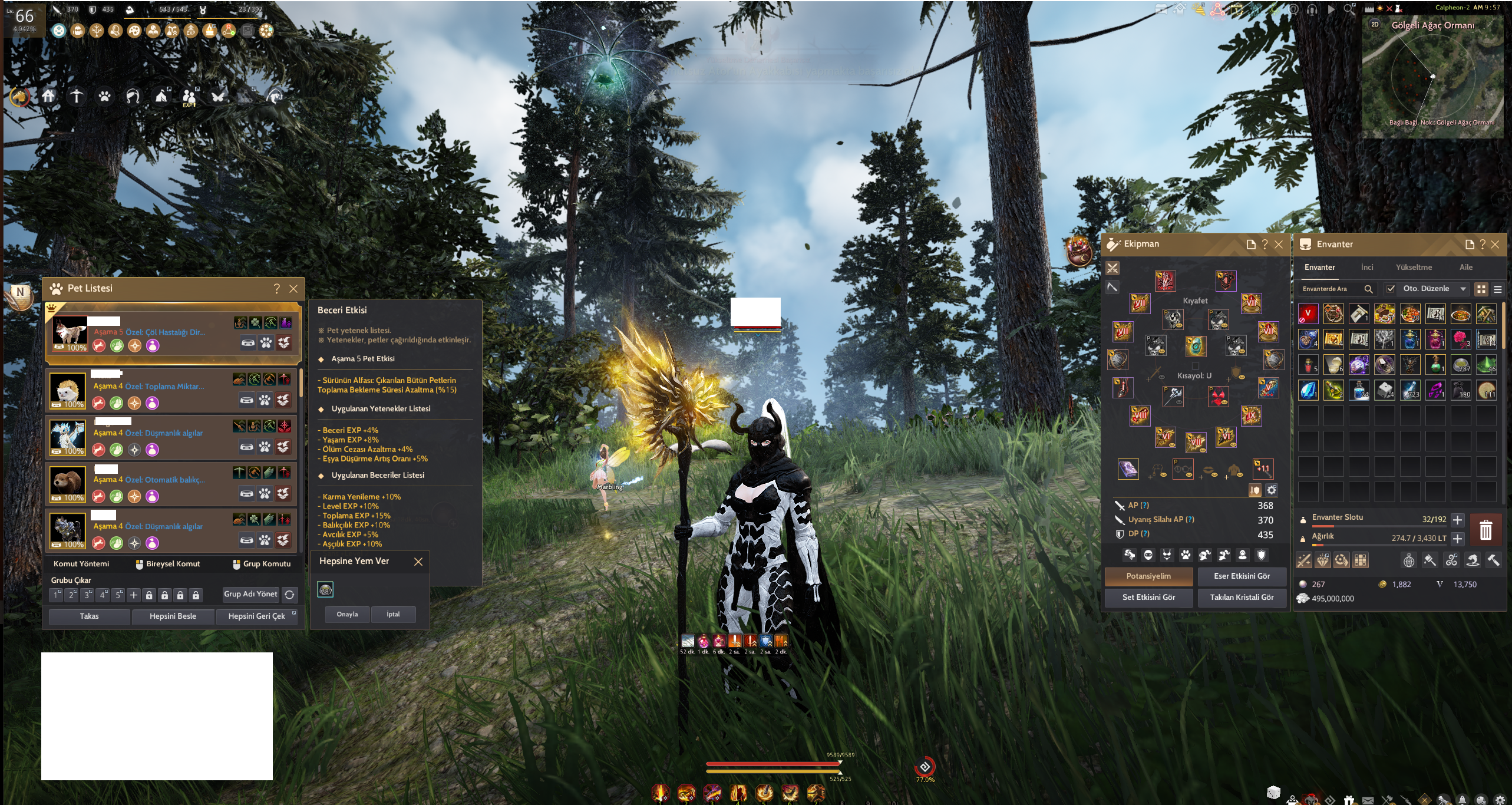Toggle the Oto. Düzenle checkbox
The image size is (1512, 805).
coord(1391,289)
